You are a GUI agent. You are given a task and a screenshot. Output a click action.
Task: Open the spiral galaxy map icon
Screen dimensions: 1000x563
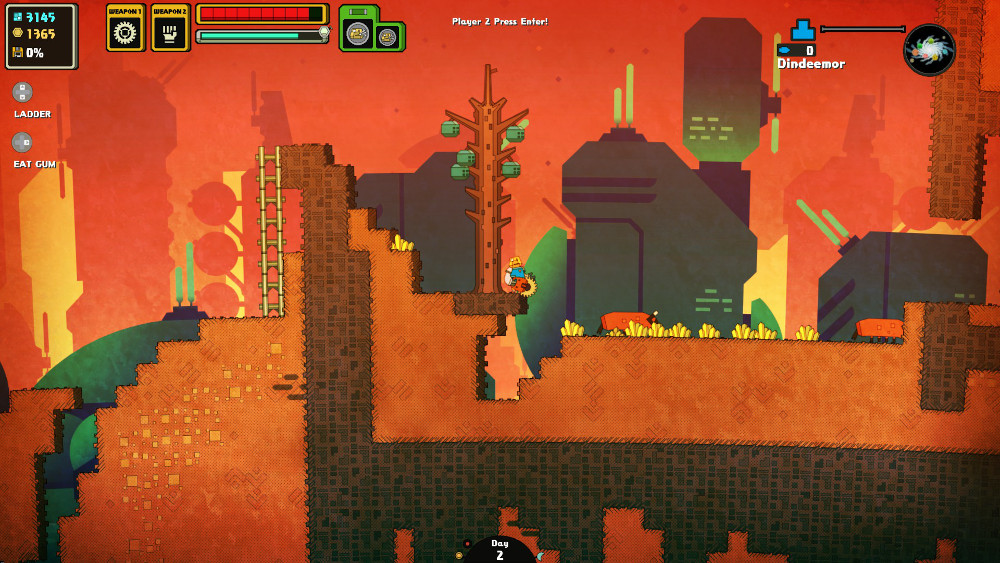pyautogui.click(x=929, y=50)
